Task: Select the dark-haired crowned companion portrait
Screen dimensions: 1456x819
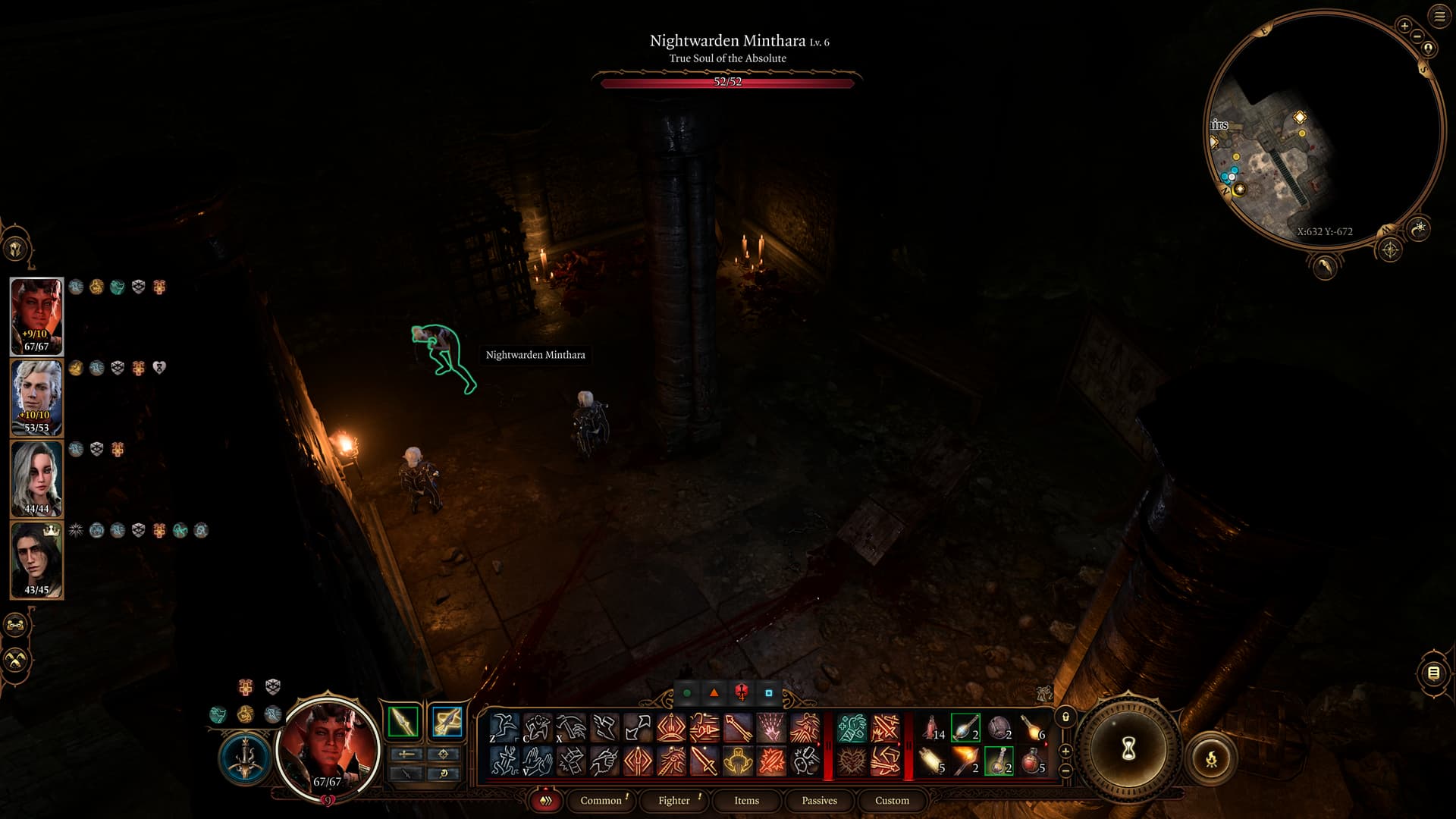Action: (36, 560)
